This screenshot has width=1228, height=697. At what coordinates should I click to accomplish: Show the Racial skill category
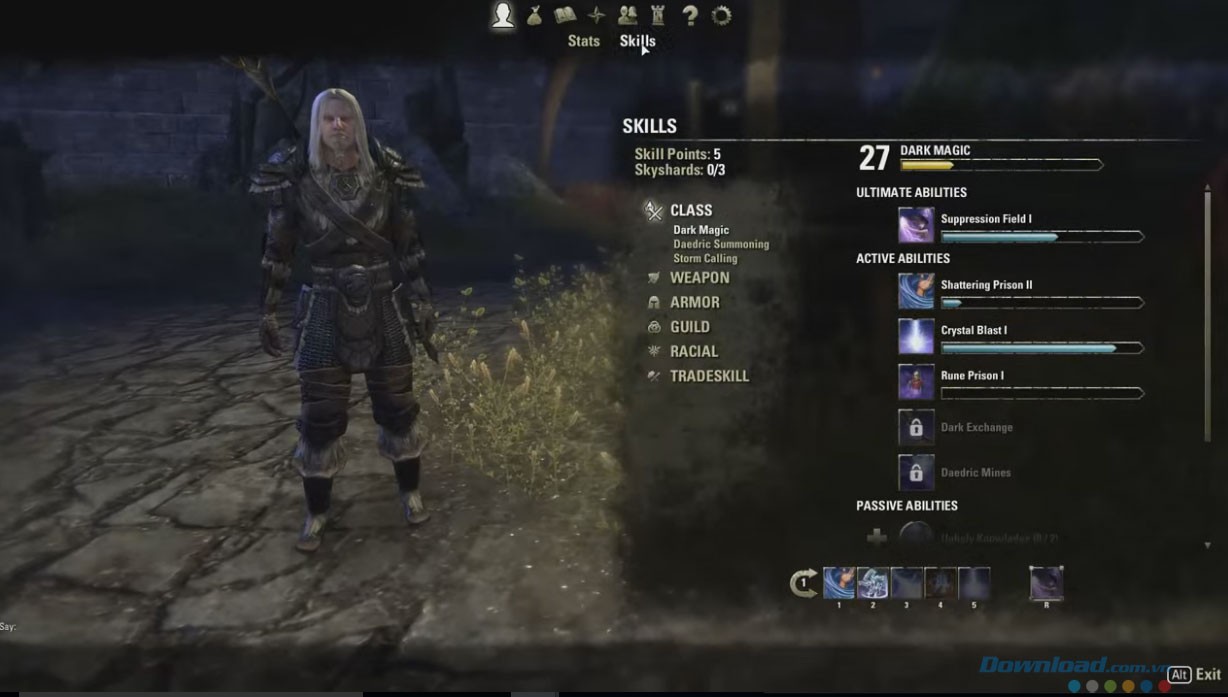coord(693,352)
